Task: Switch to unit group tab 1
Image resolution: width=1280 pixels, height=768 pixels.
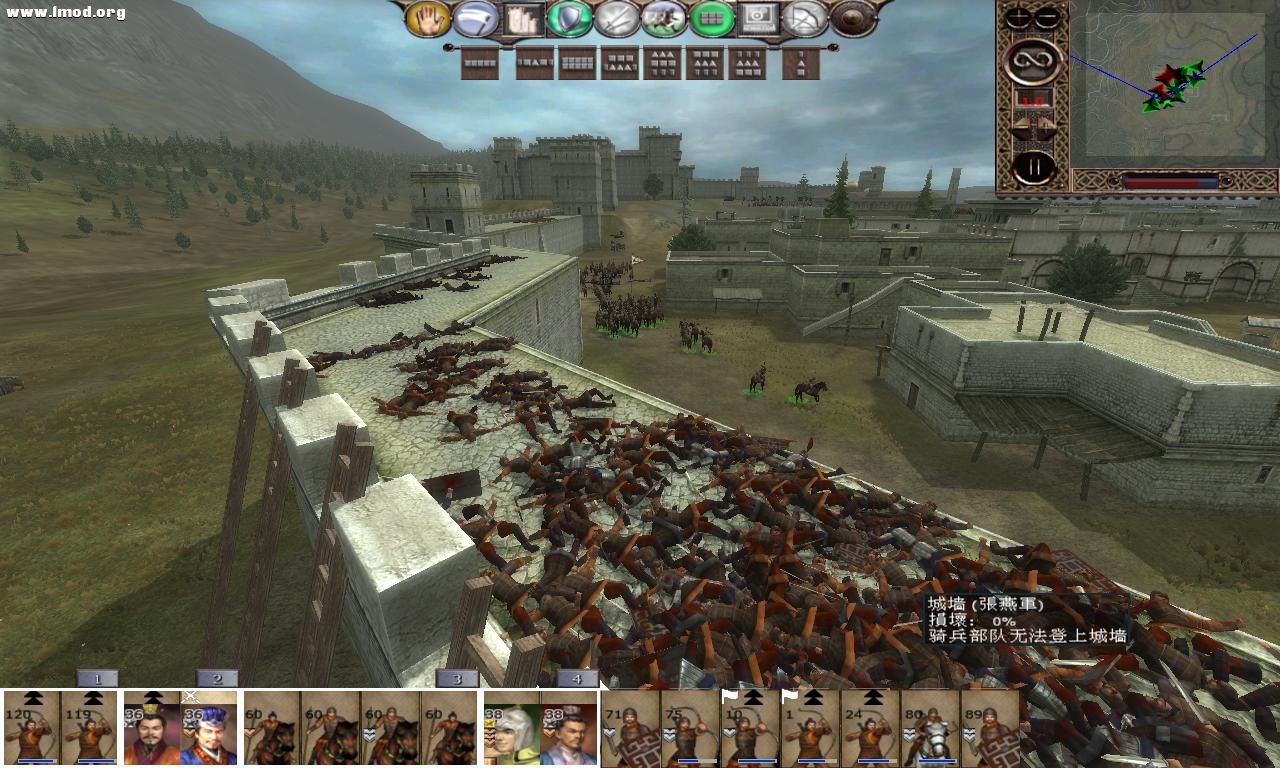Action: [x=97, y=678]
